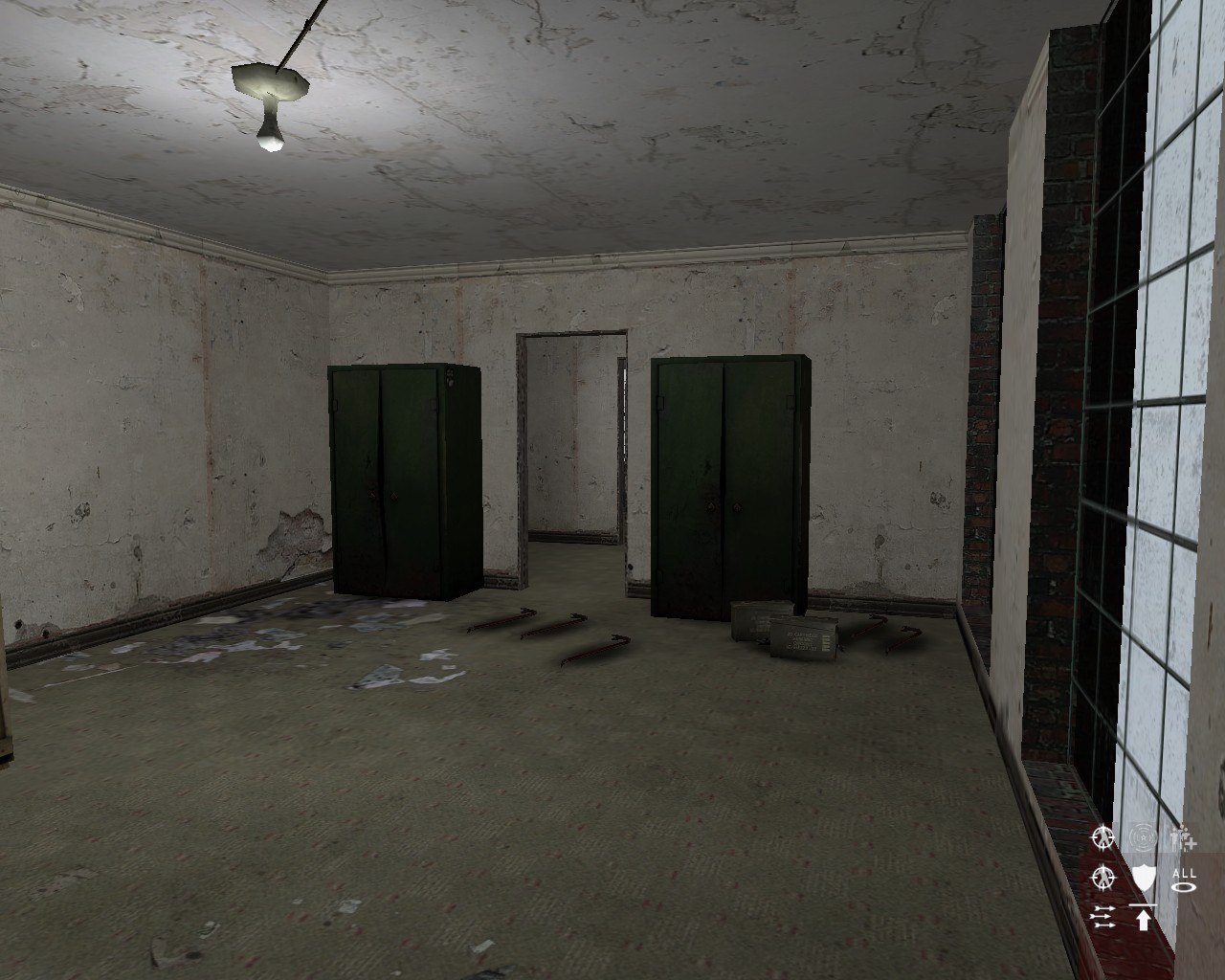This screenshot has height=980, width=1225.
Task: Select the standing soldier stance icon
Action: 1103,837
